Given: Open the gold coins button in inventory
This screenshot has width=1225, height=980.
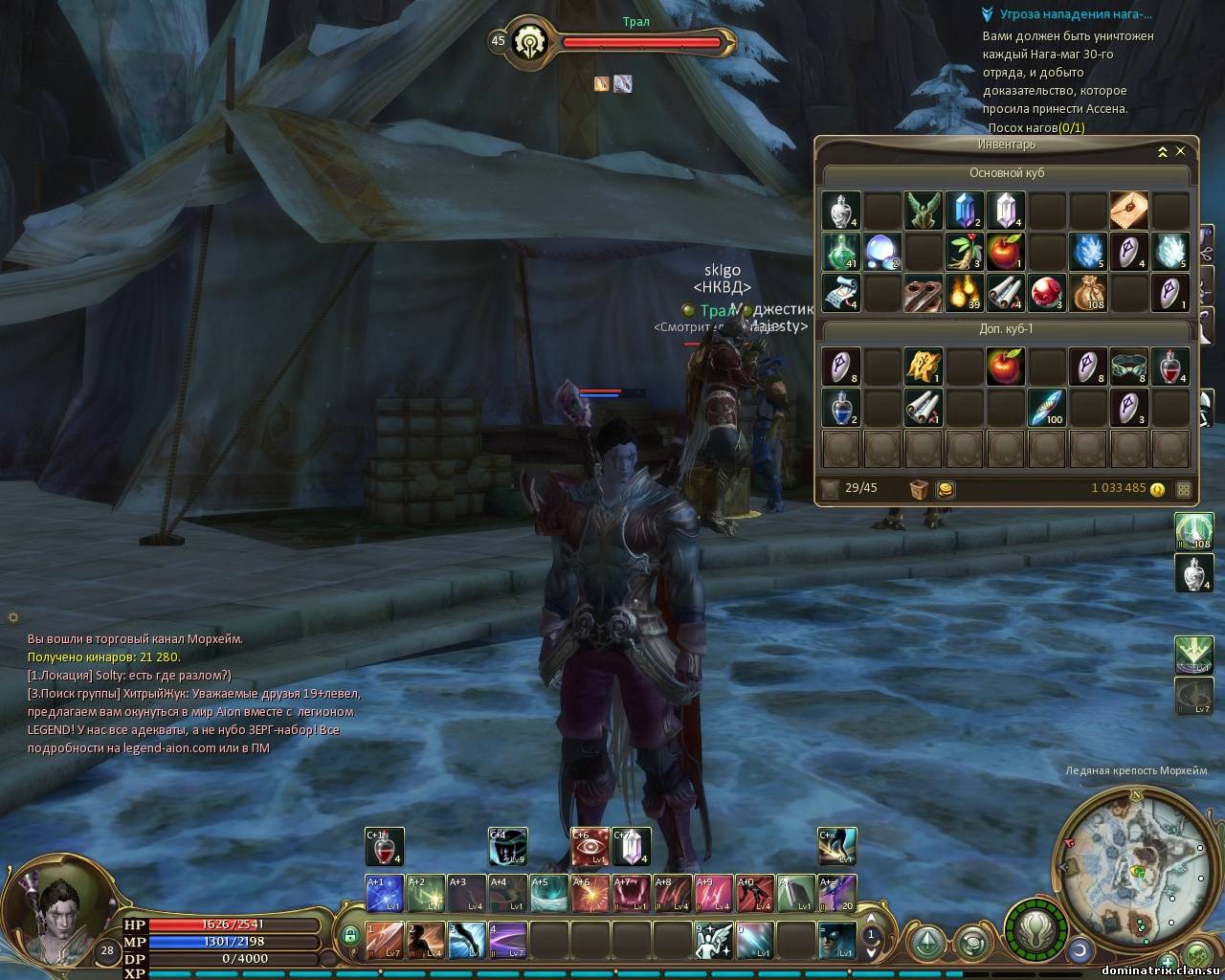Looking at the screenshot, I should click(x=946, y=489).
